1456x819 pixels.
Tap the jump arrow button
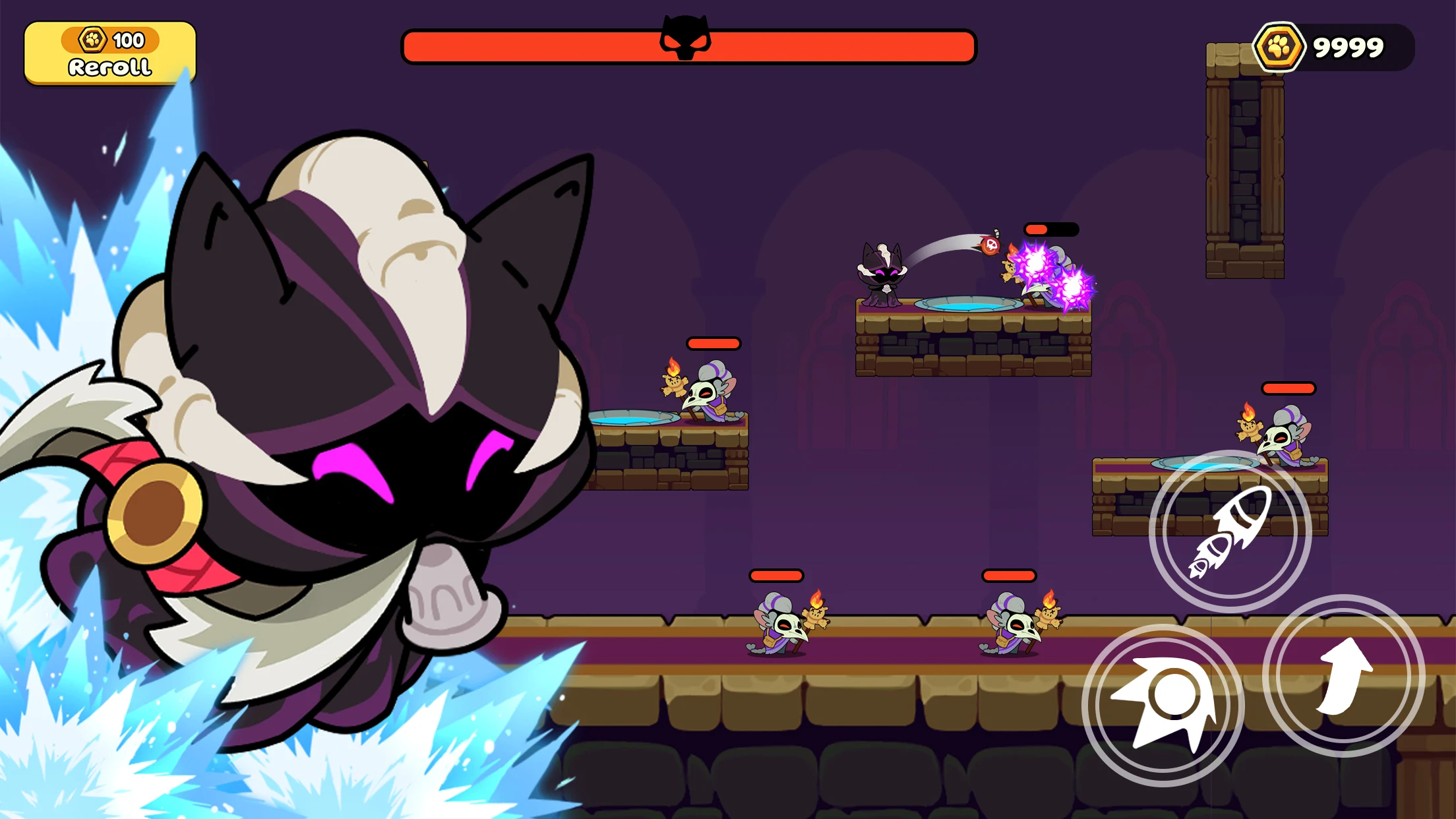point(1343,676)
